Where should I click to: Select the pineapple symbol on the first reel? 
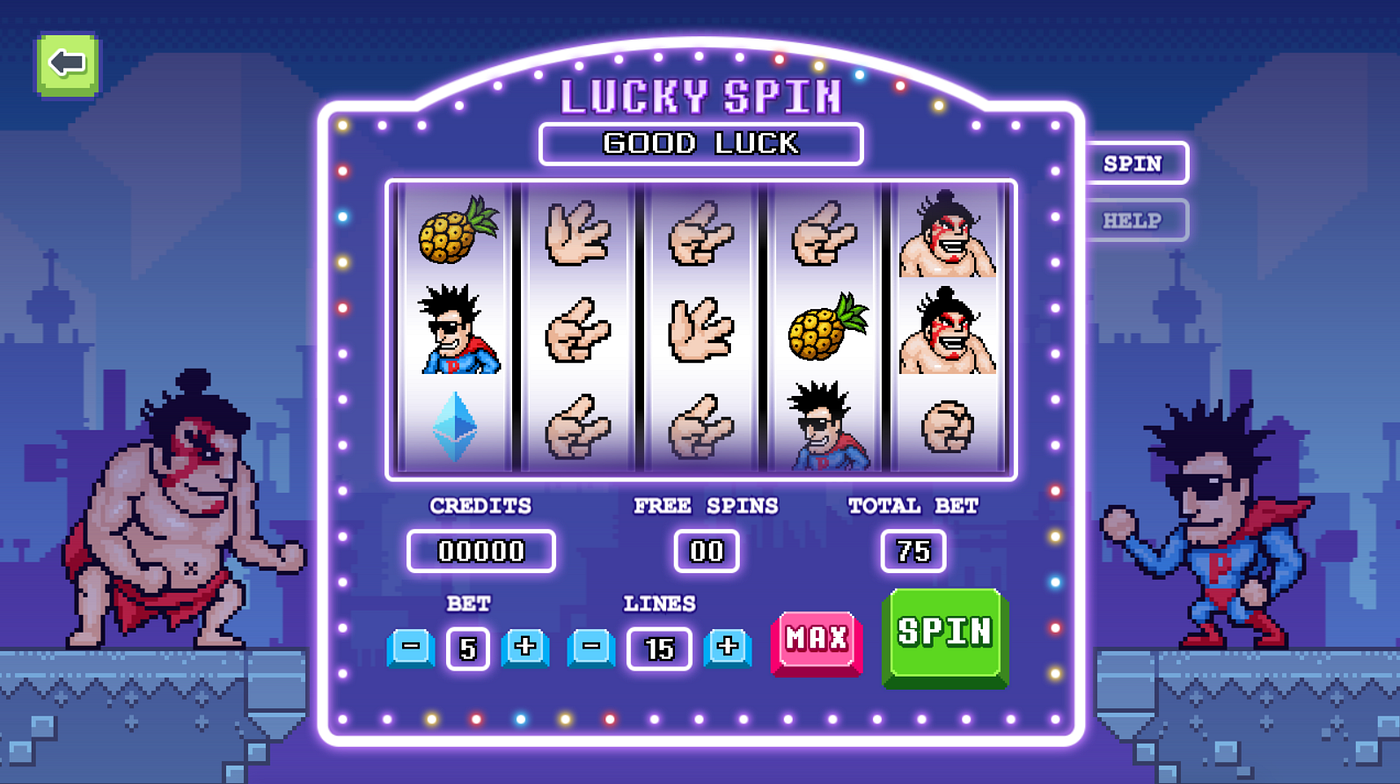coord(455,232)
